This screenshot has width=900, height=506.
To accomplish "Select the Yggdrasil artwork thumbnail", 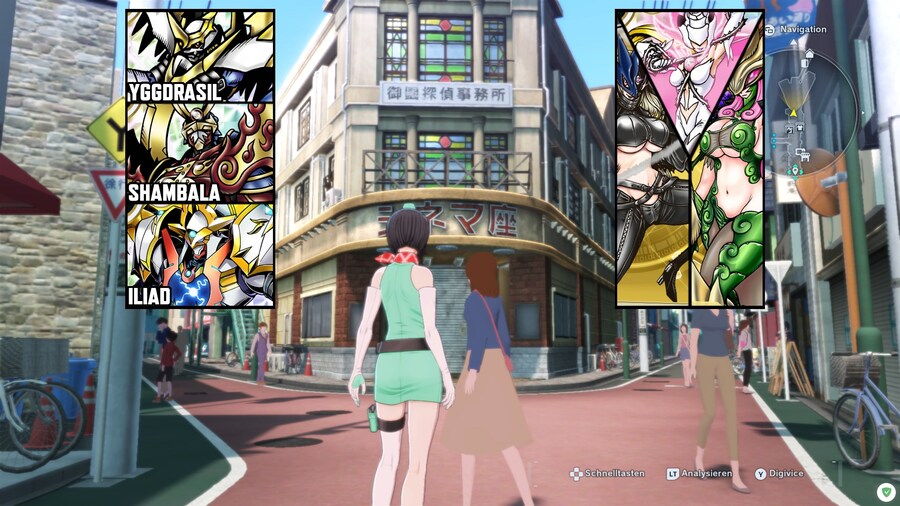I will point(200,56).
